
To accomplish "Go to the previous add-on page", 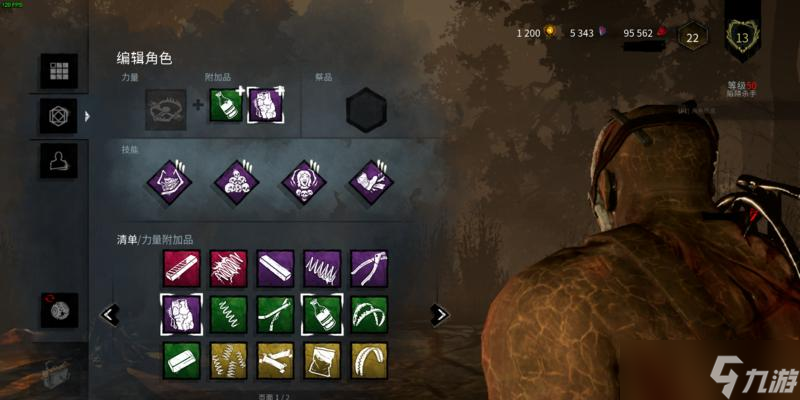I will click(x=109, y=315).
